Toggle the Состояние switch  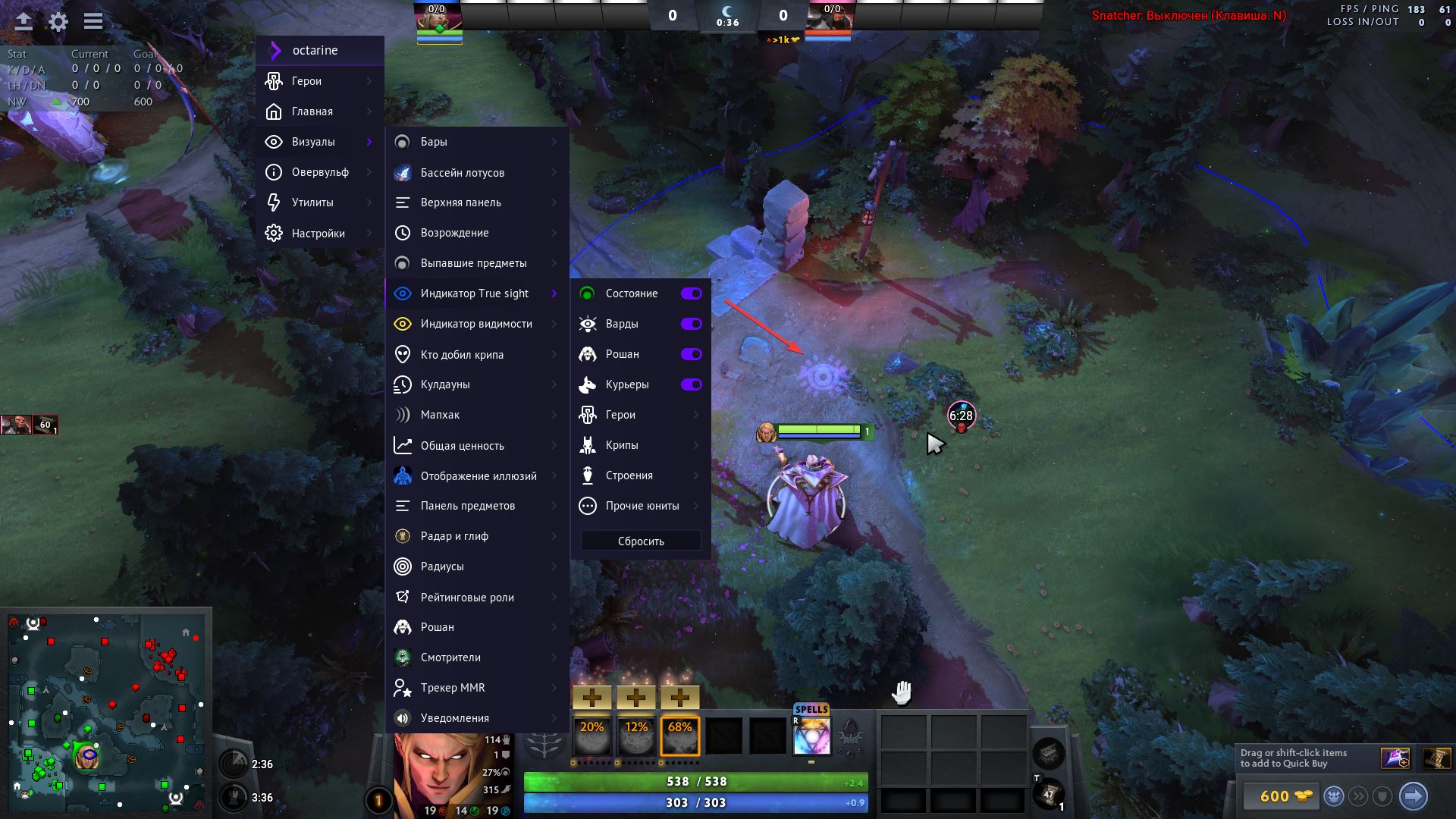691,293
